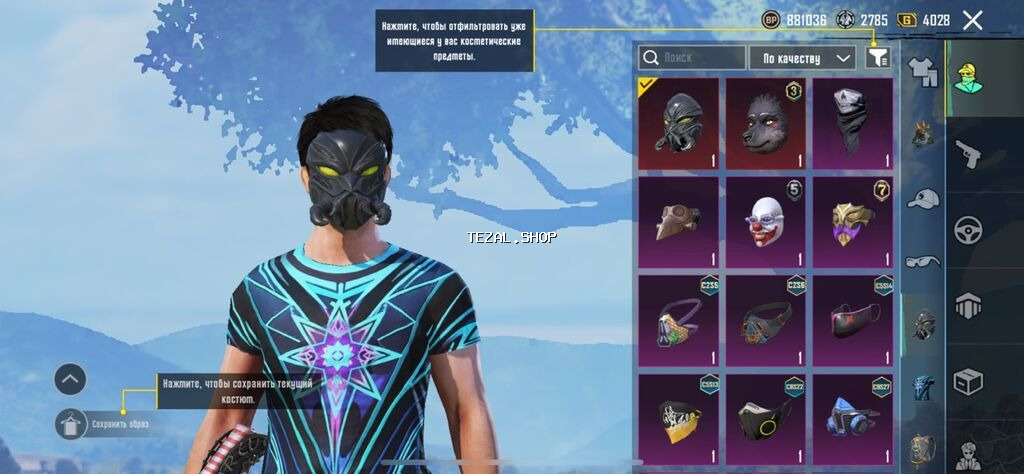Open the vehicle steering wheel tab
This screenshot has width=1024, height=474.
pyautogui.click(x=968, y=230)
